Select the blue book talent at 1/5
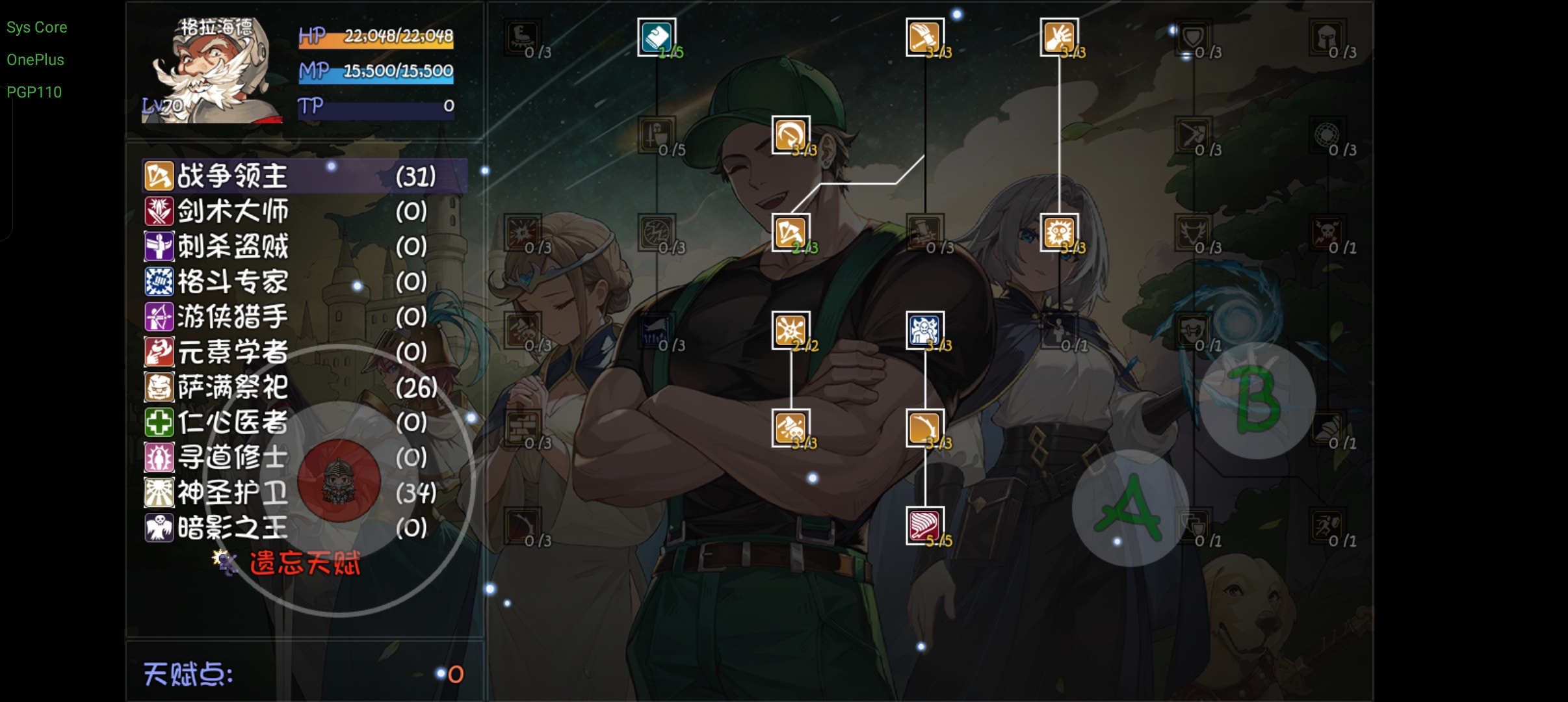This screenshot has width=1568, height=702. 657,37
